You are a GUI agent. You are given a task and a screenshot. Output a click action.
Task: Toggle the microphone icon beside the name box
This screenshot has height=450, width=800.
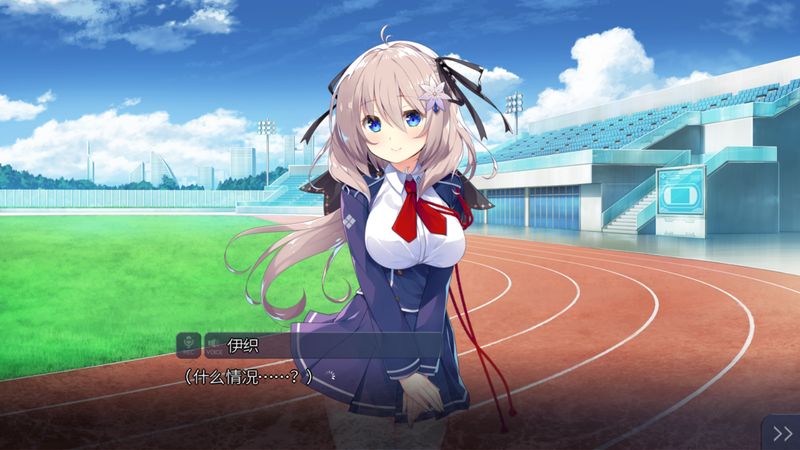[x=187, y=346]
